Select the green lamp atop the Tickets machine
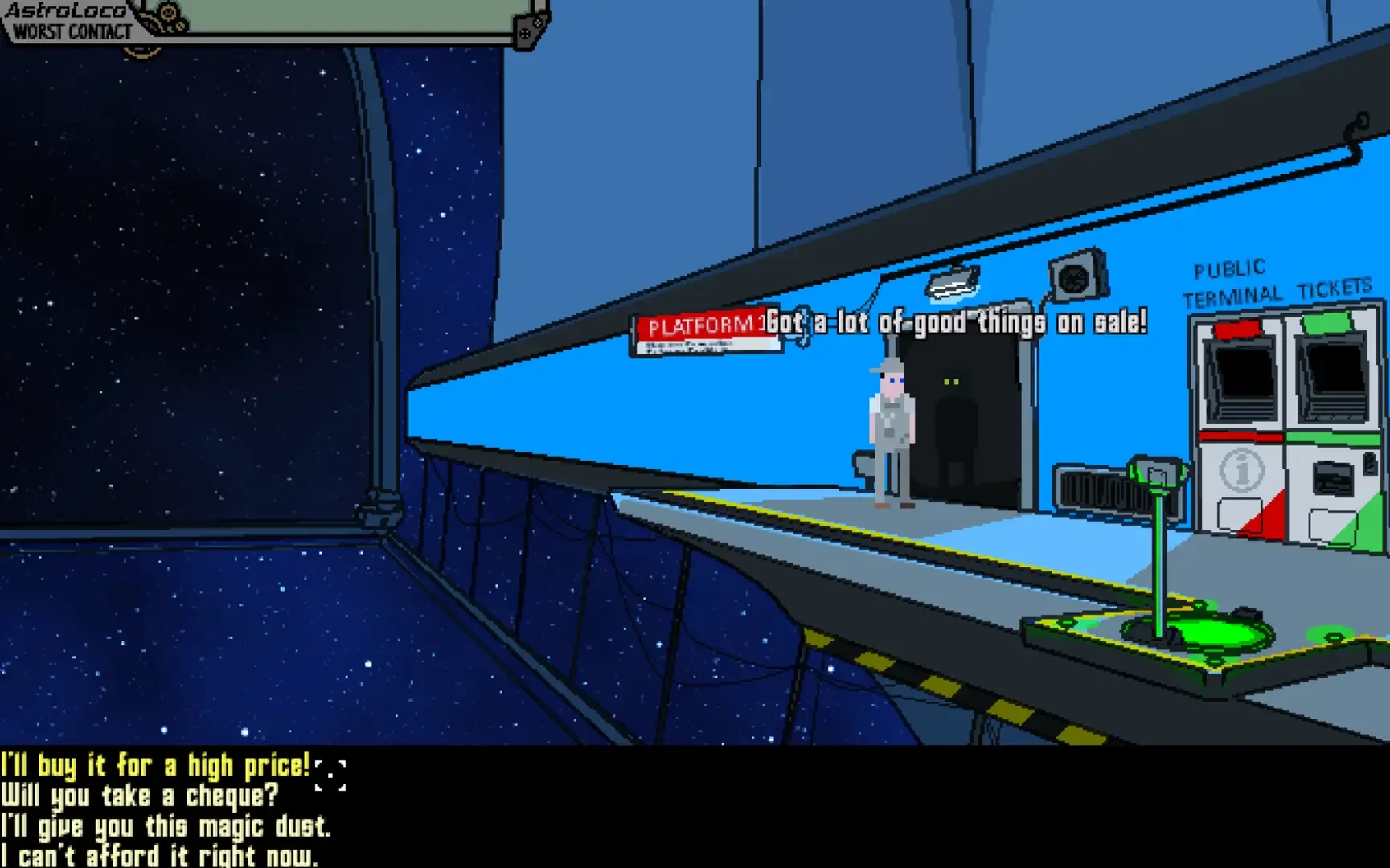Screen dimensions: 1390x868 point(1328,321)
